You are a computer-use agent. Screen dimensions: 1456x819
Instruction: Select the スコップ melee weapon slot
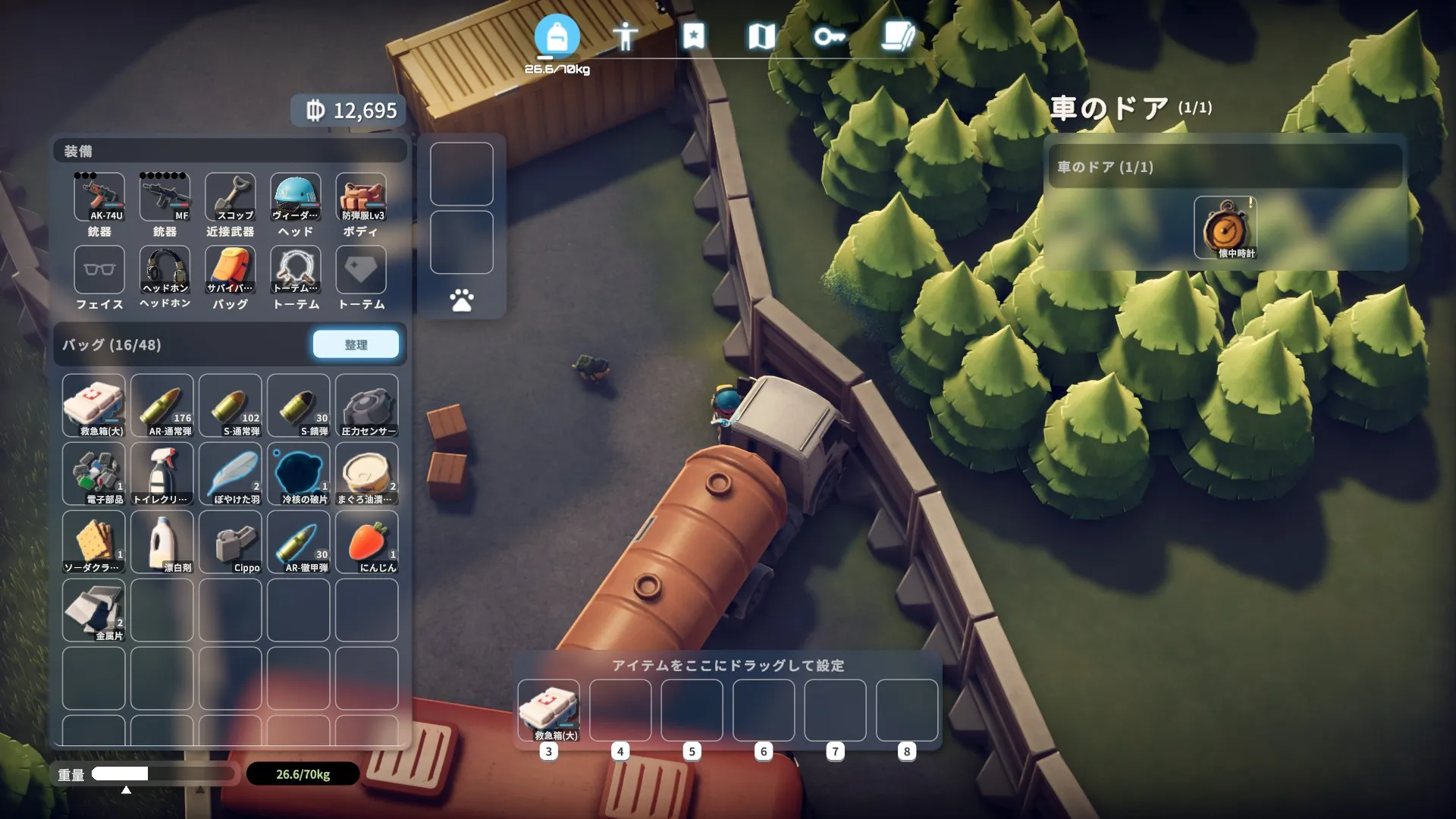(231, 197)
